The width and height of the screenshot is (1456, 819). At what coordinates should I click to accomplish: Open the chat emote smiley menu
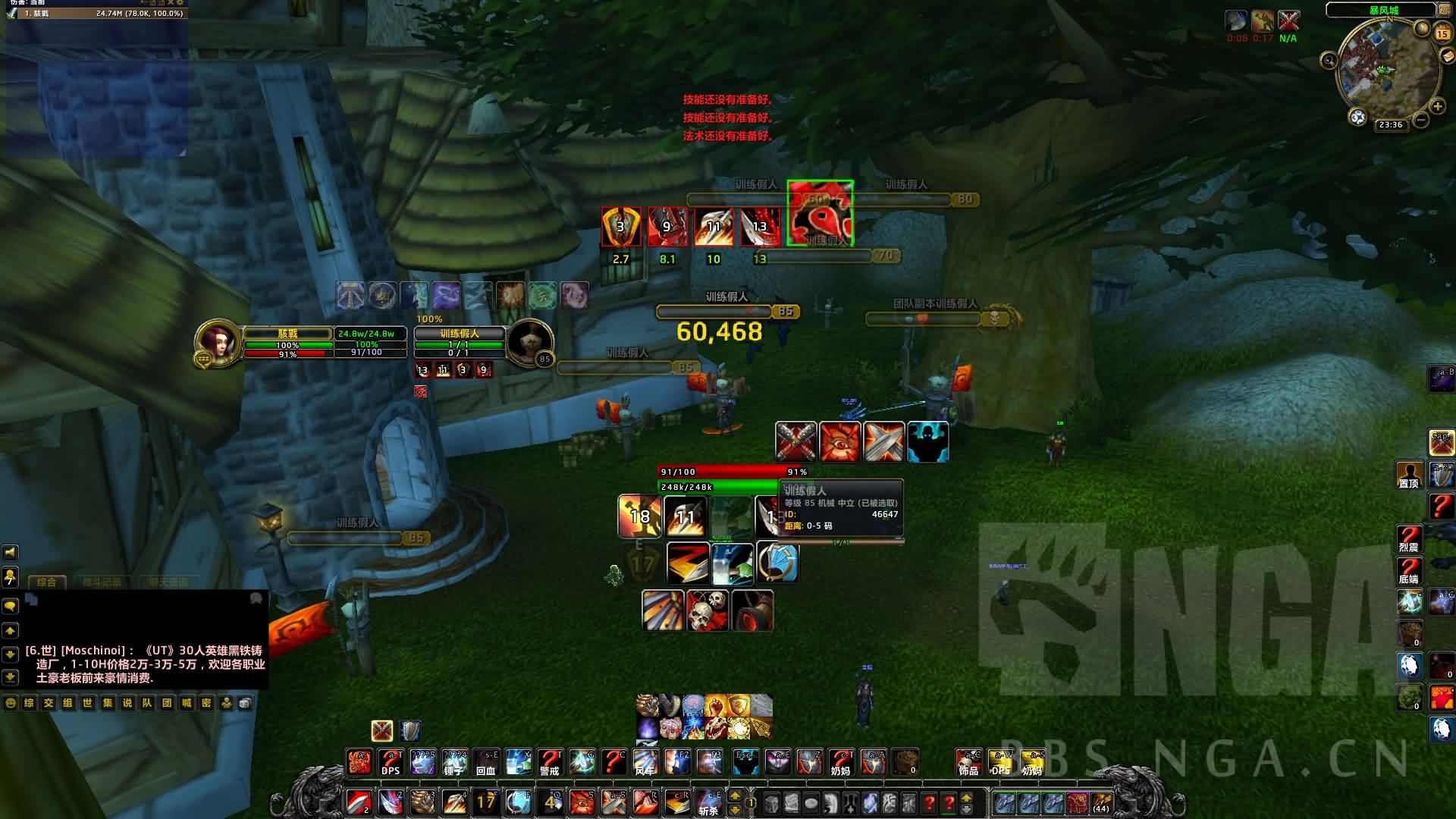click(11, 703)
